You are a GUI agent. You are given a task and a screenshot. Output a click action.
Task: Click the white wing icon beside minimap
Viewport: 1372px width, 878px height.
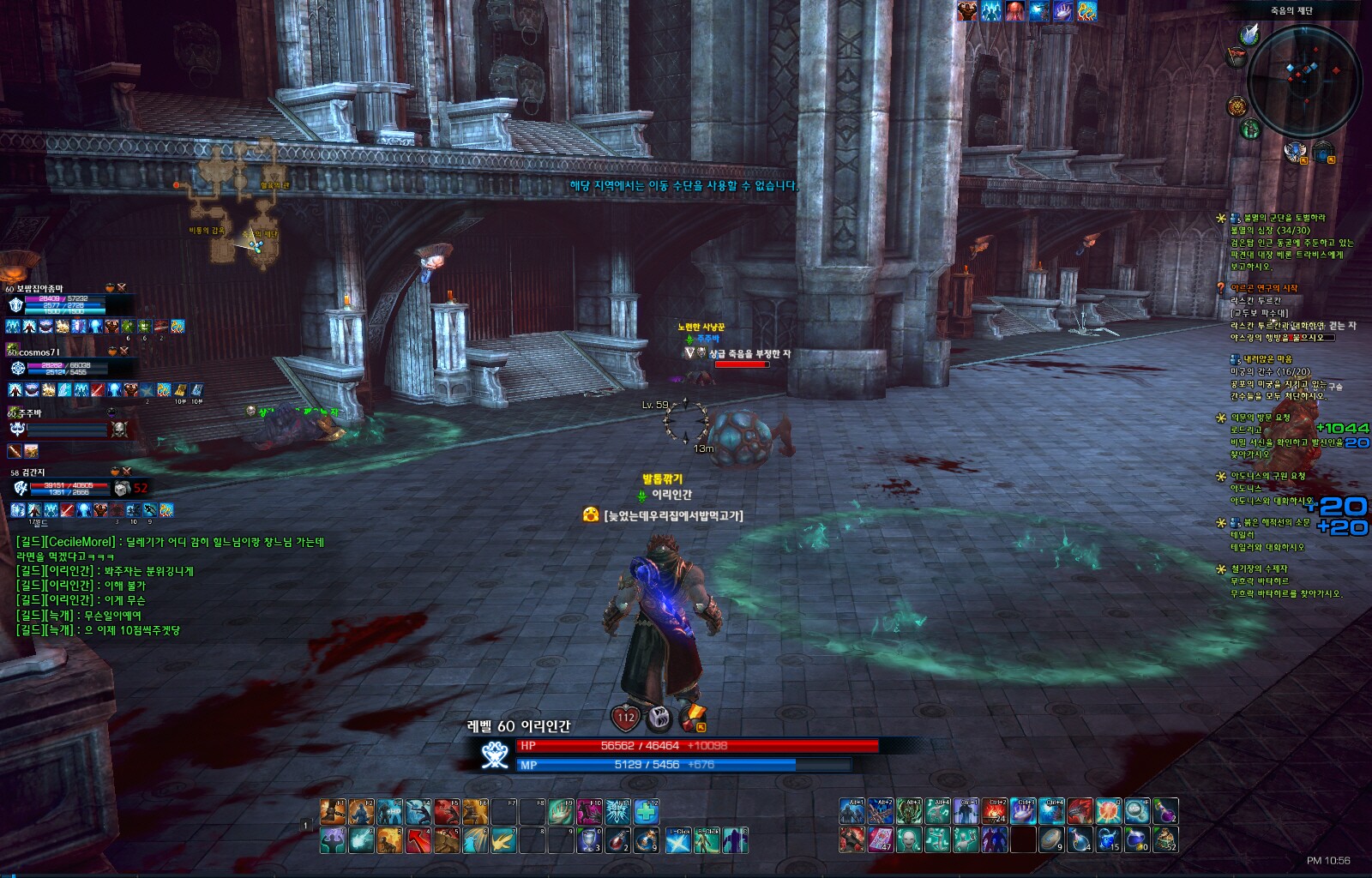[x=1249, y=35]
